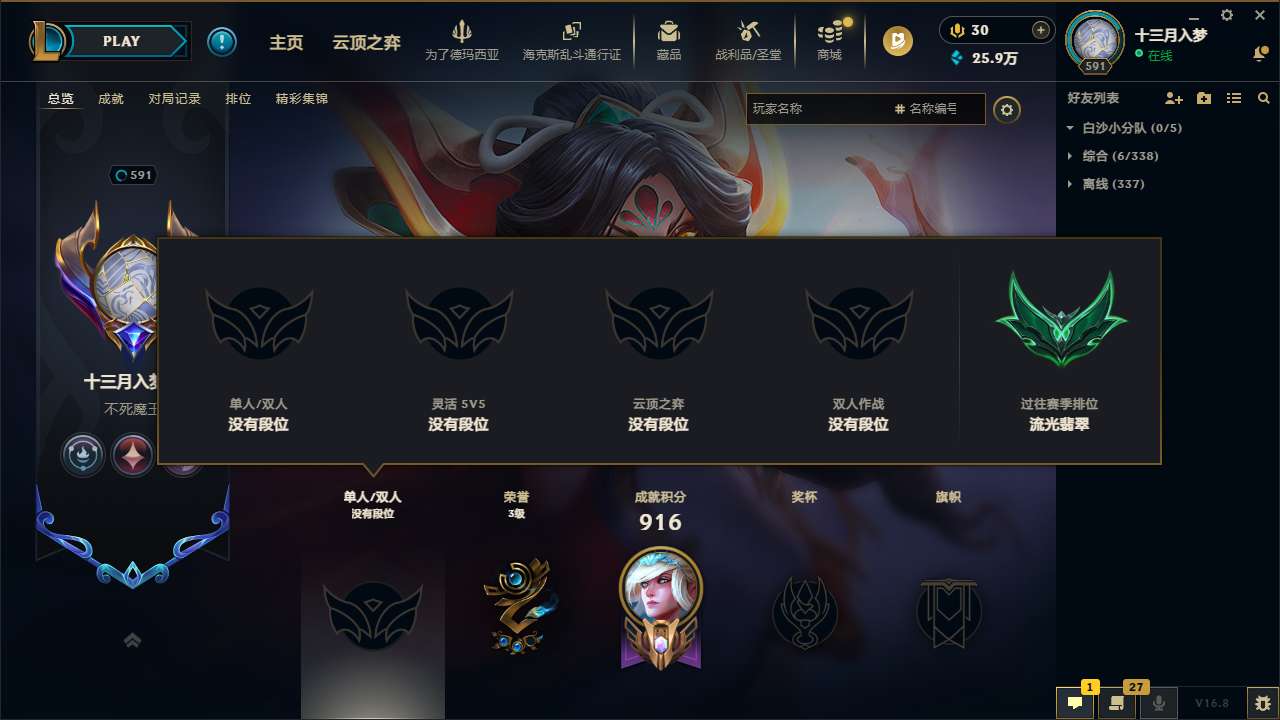Open the 海克斯乱斗通行证 pass

tap(572, 41)
